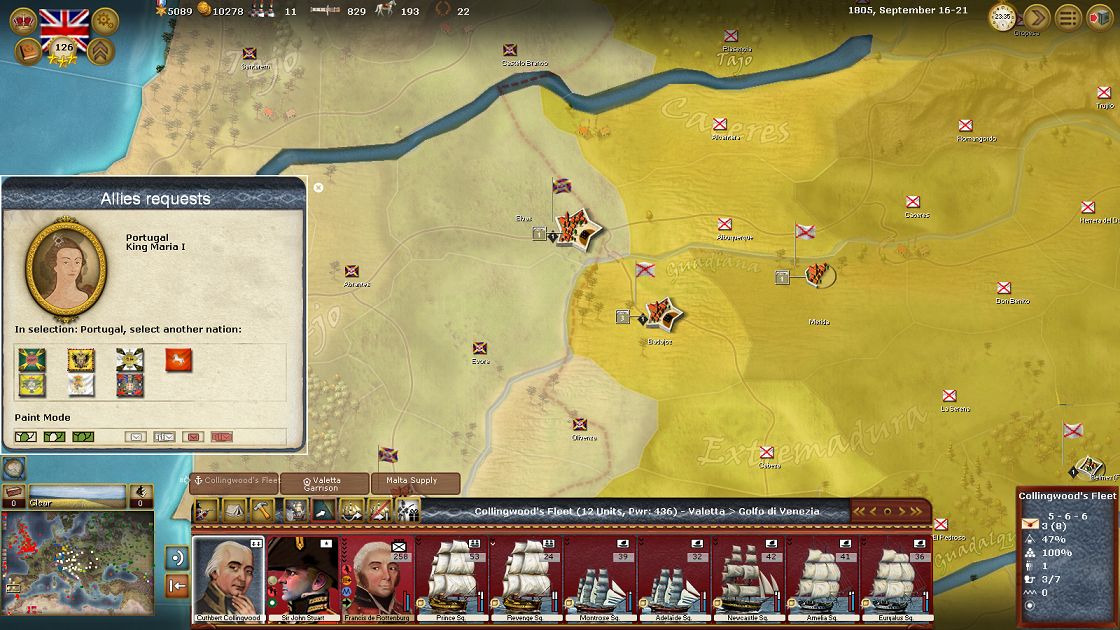Open the save game book icon
Viewport: 1120px width, 630px height.
[x=28, y=51]
